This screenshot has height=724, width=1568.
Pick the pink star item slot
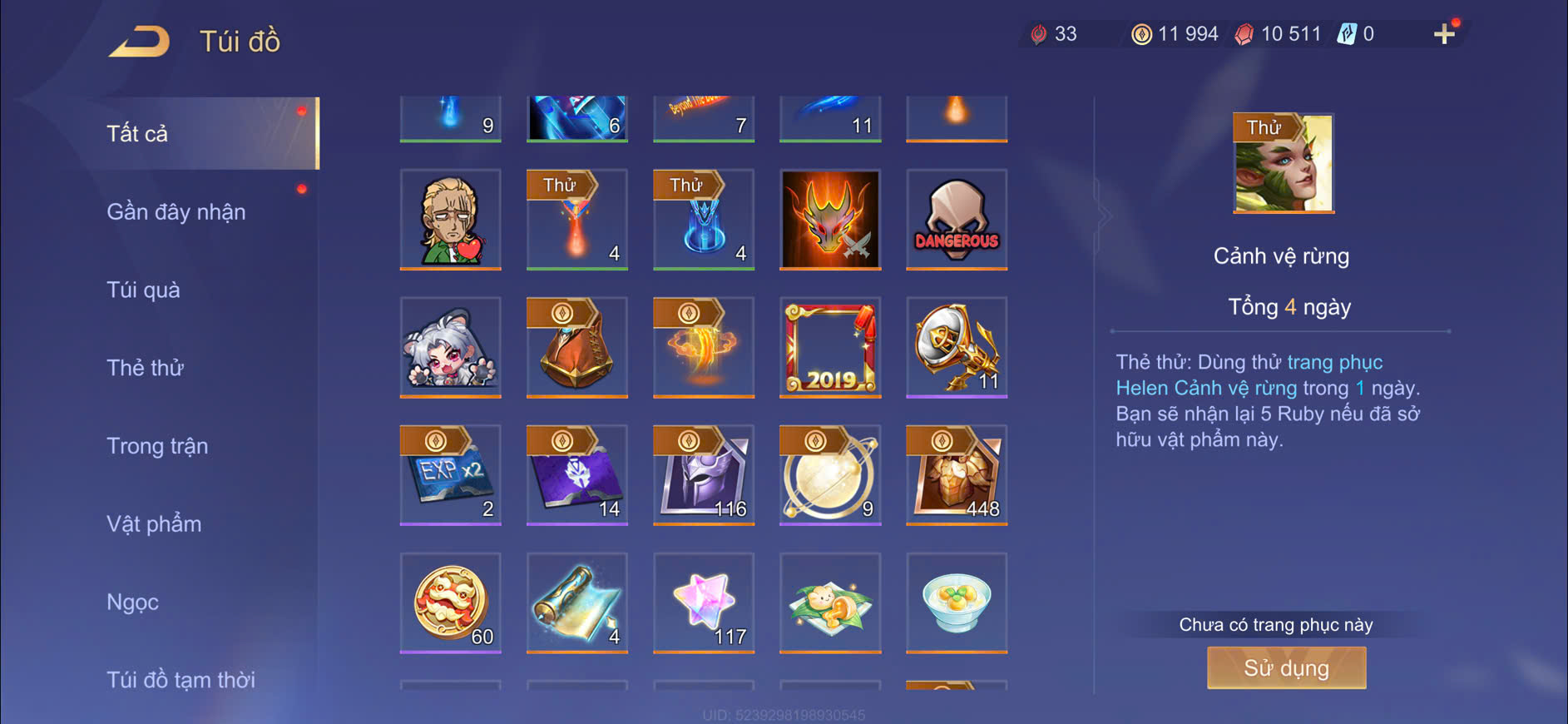coord(704,603)
